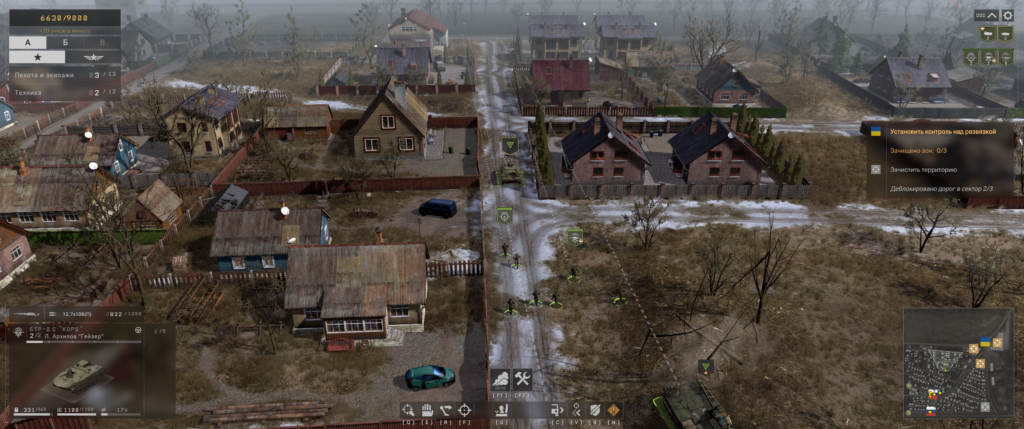The height and width of the screenshot is (429, 1024).
Task: Toggle the crossed shield command icon
Action: tap(595, 409)
